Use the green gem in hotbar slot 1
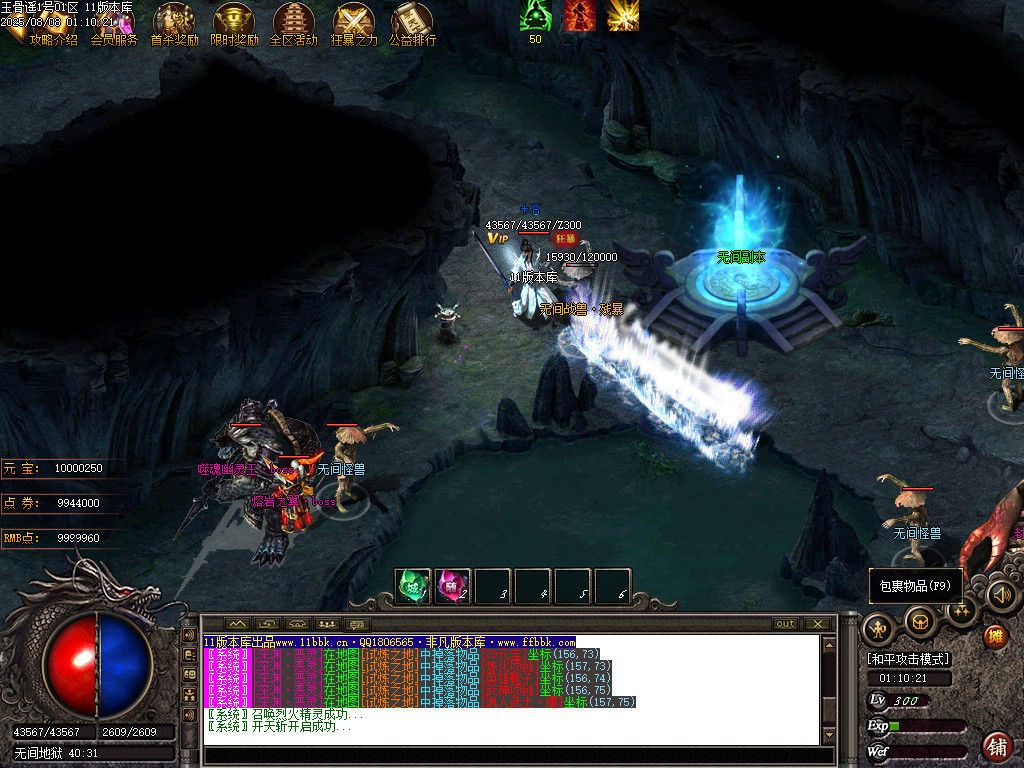 413,587
